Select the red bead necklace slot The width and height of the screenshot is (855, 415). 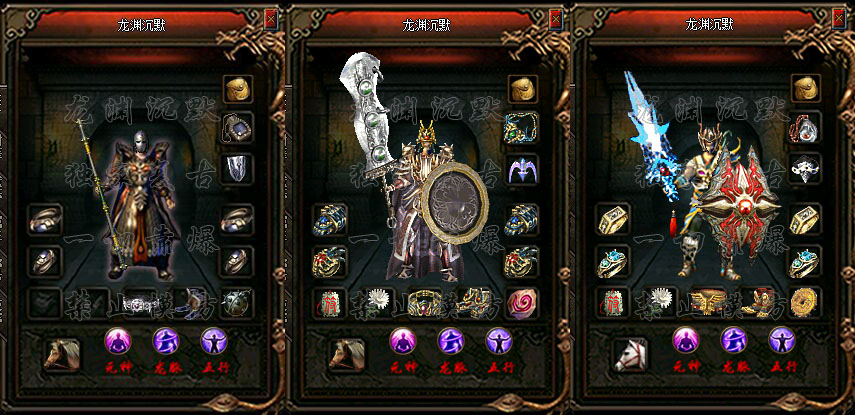pyautogui.click(x=806, y=127)
